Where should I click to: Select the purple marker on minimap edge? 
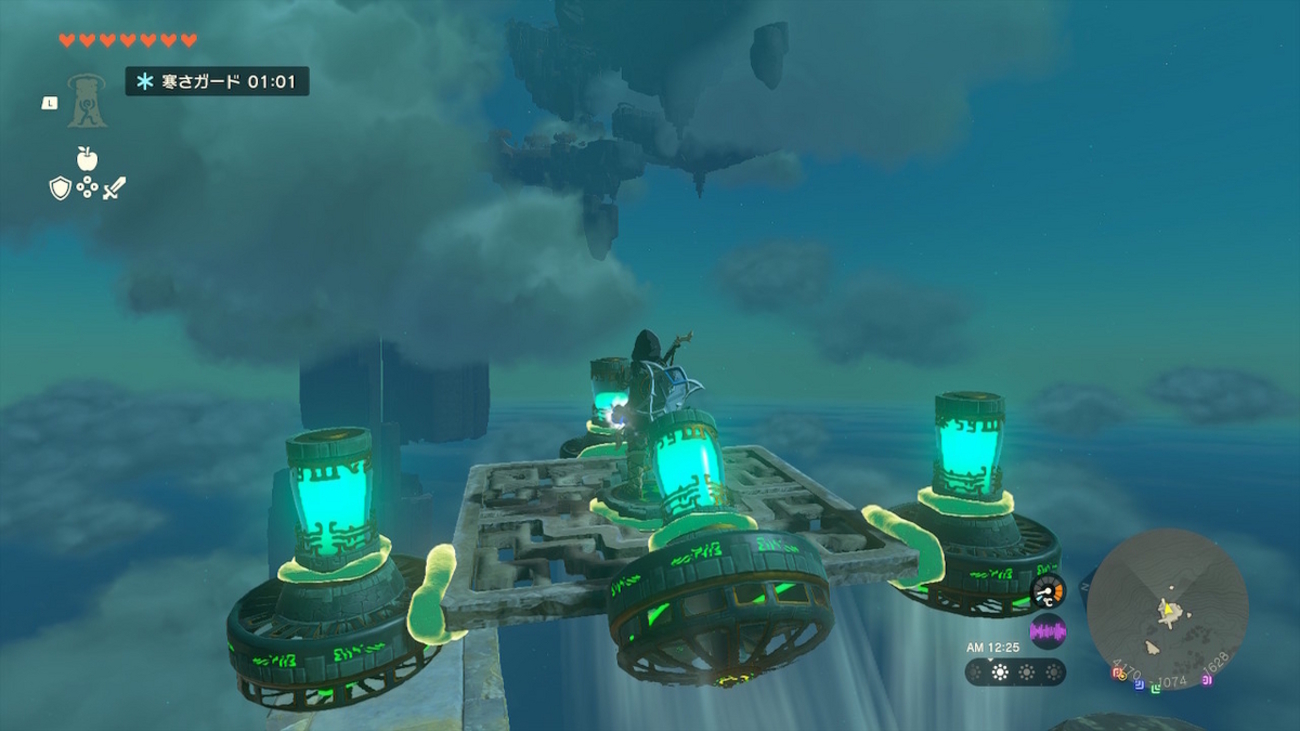tap(1207, 681)
